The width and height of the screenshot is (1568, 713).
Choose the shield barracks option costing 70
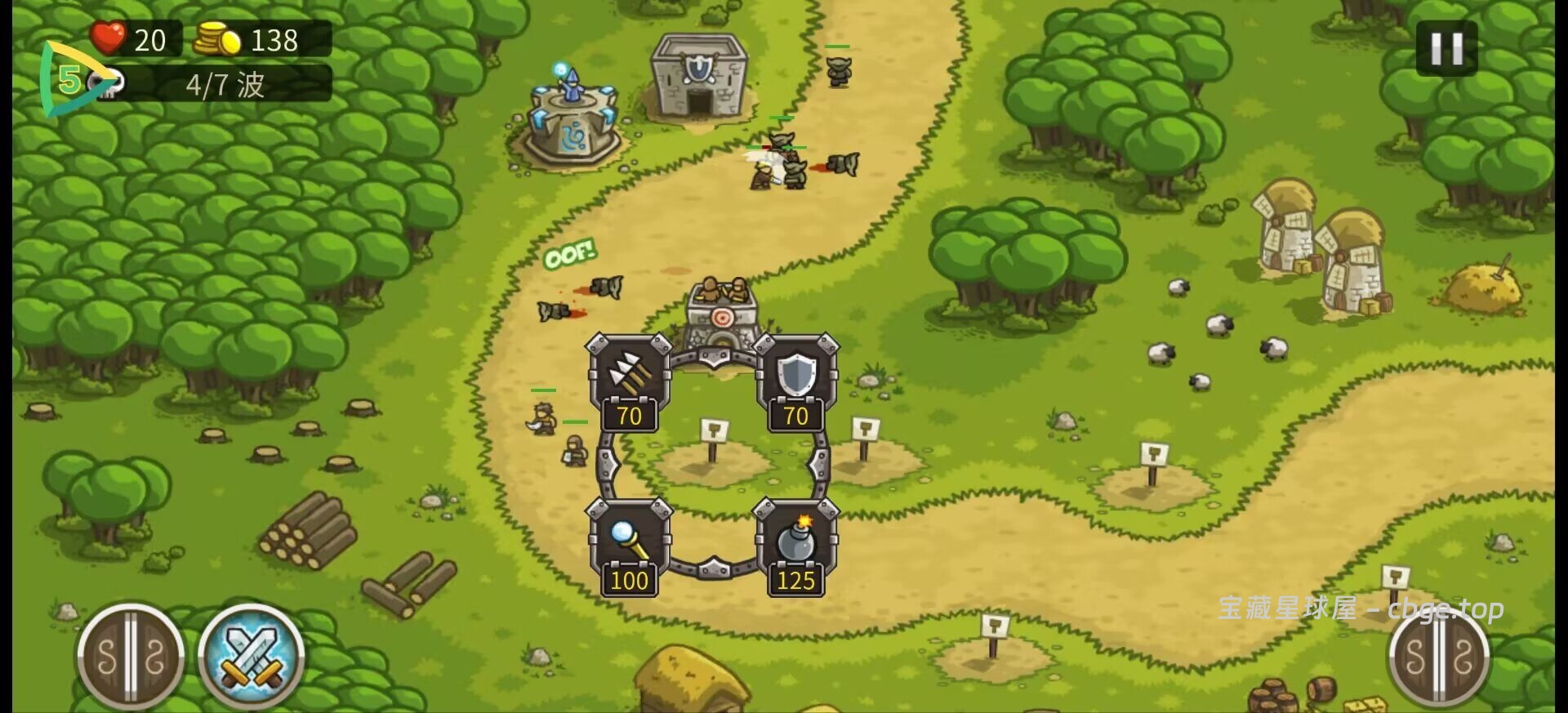coord(795,381)
